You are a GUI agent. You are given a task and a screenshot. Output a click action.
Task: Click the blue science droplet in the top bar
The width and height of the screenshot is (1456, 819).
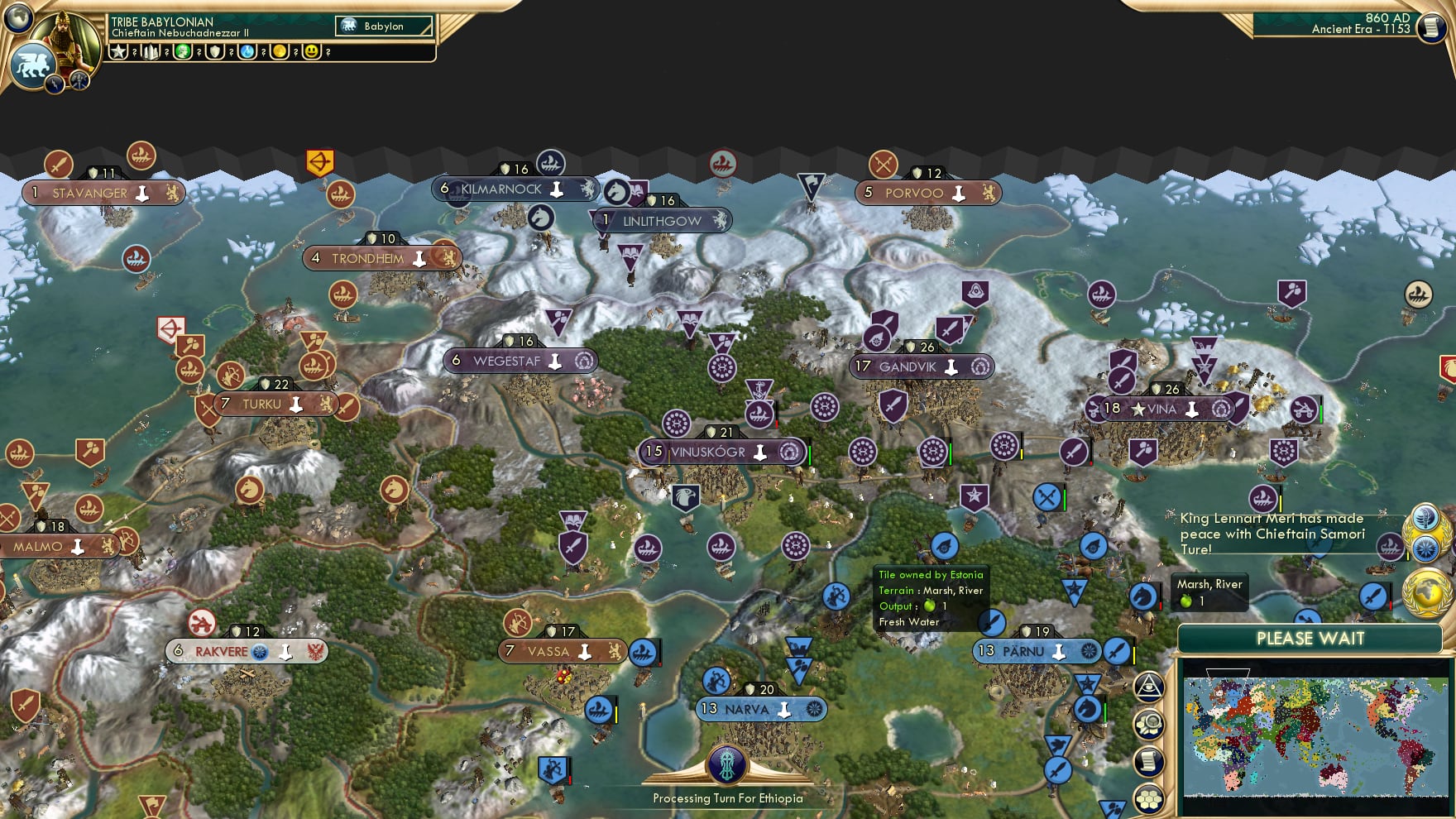pyautogui.click(x=246, y=51)
